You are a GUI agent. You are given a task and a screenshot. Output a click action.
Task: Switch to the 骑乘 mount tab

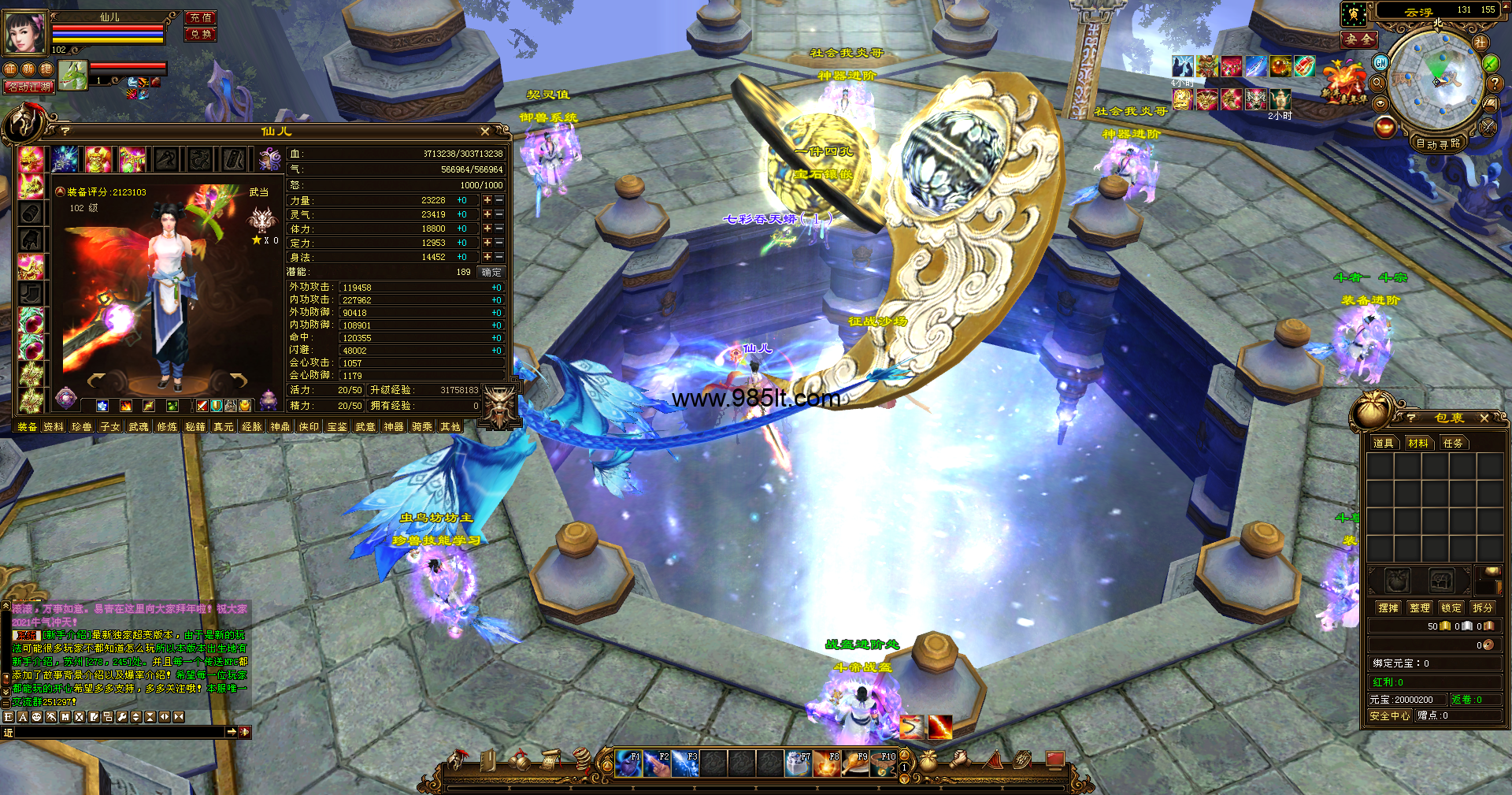(x=422, y=427)
